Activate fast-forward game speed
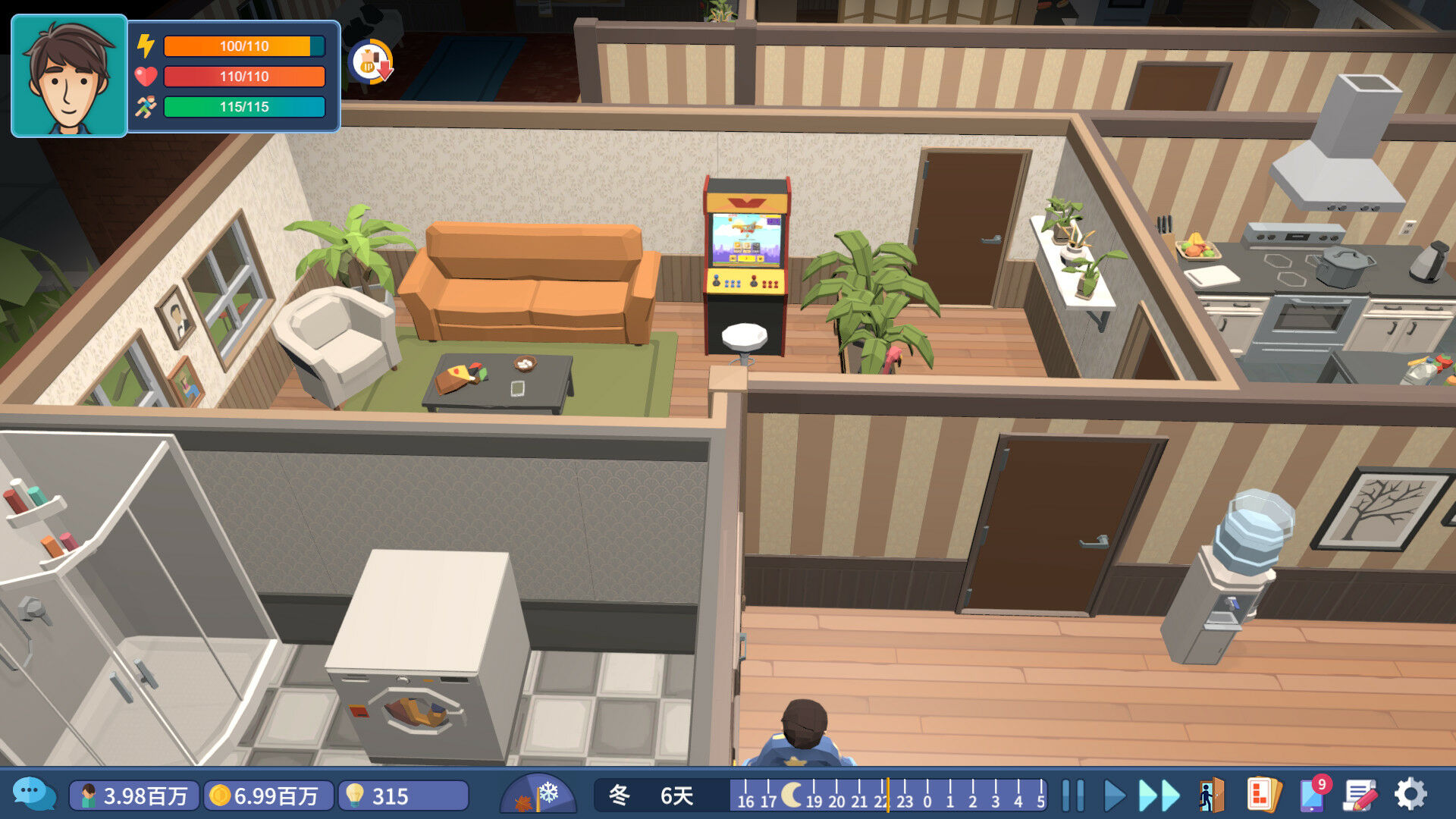Image resolution: width=1456 pixels, height=819 pixels. pos(1159,795)
